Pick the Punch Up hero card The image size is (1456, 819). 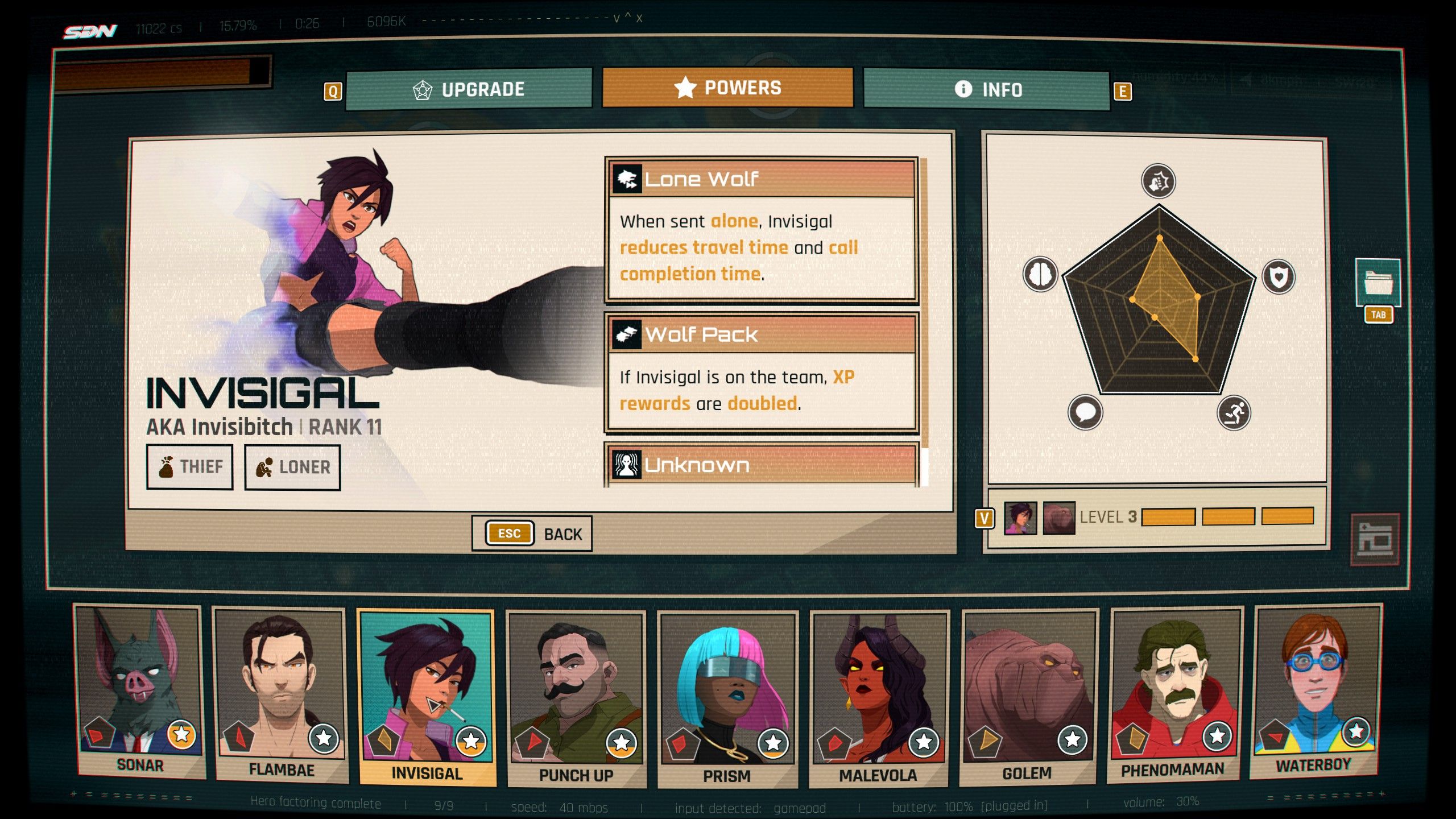point(576,697)
